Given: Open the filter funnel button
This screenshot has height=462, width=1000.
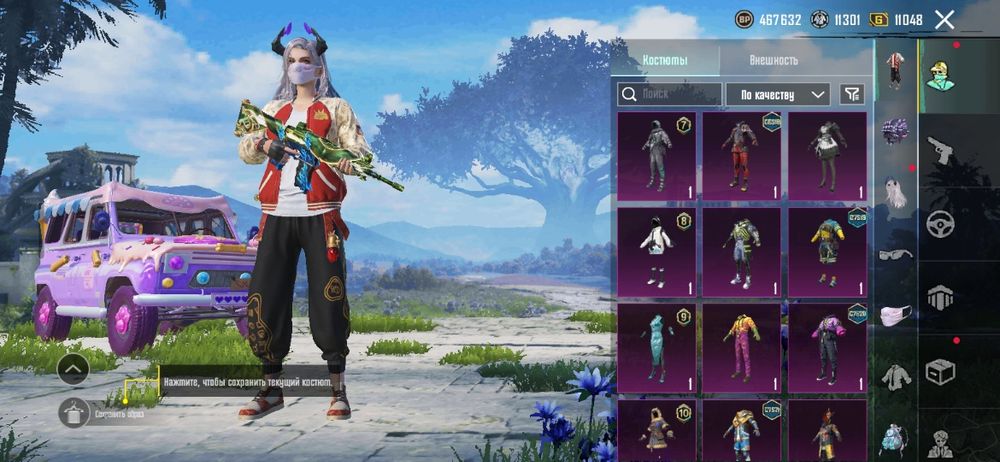Looking at the screenshot, I should click(852, 94).
